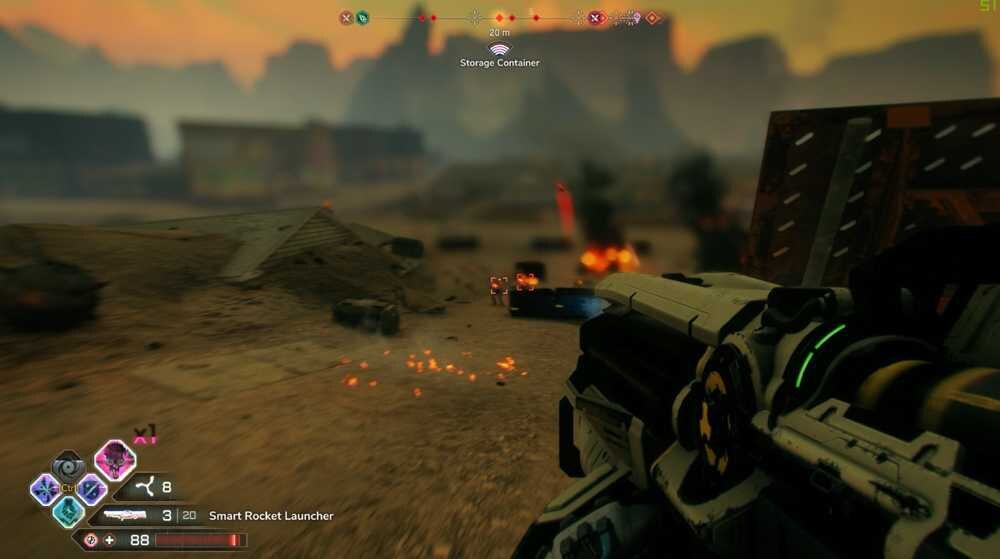Screen dimensions: 1000x559
Task: Select the crossed-tools compass icon at far left
Action: pos(346,17)
